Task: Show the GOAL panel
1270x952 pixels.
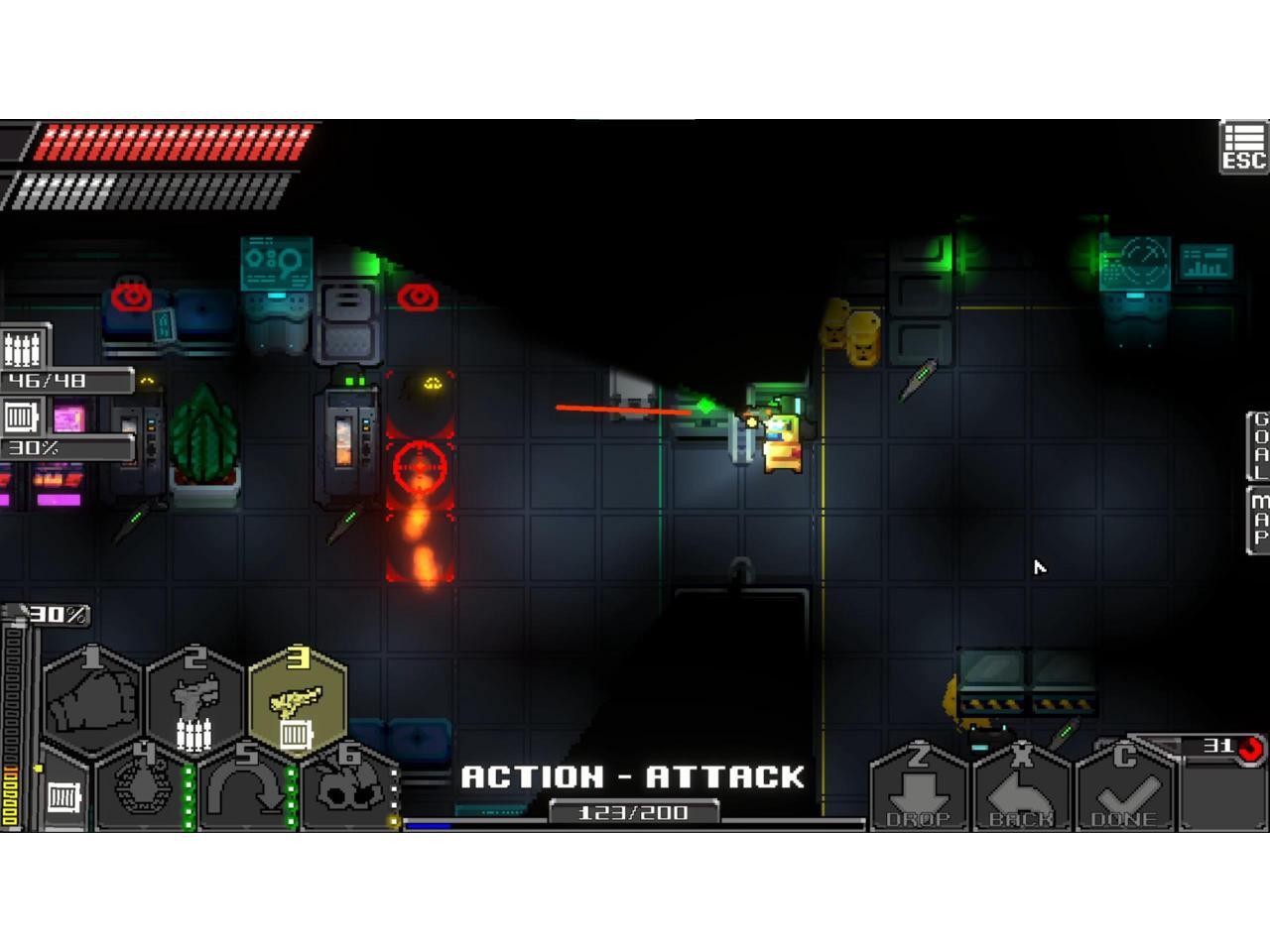Action: click(x=1258, y=445)
